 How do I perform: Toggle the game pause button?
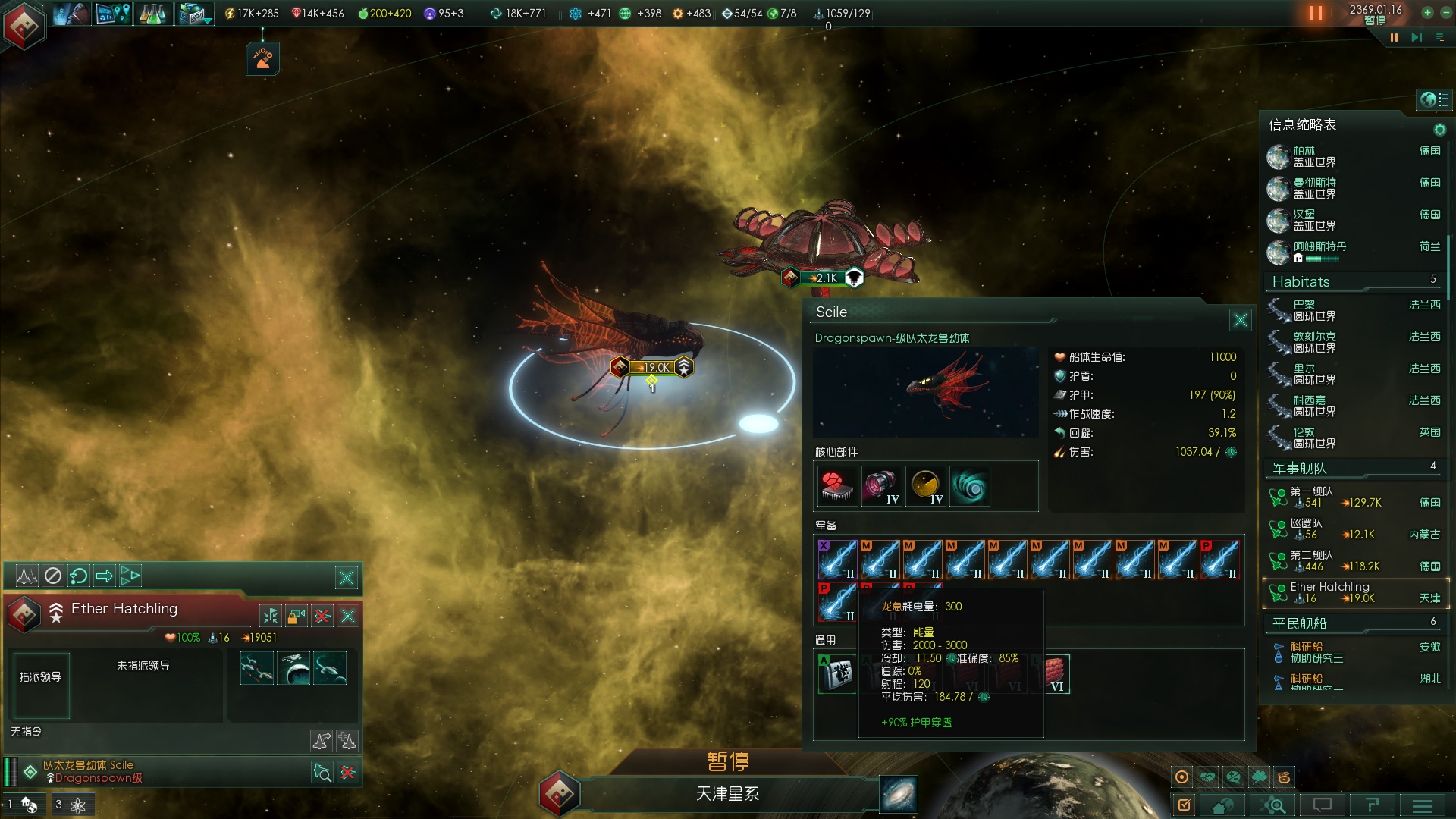click(x=1315, y=14)
